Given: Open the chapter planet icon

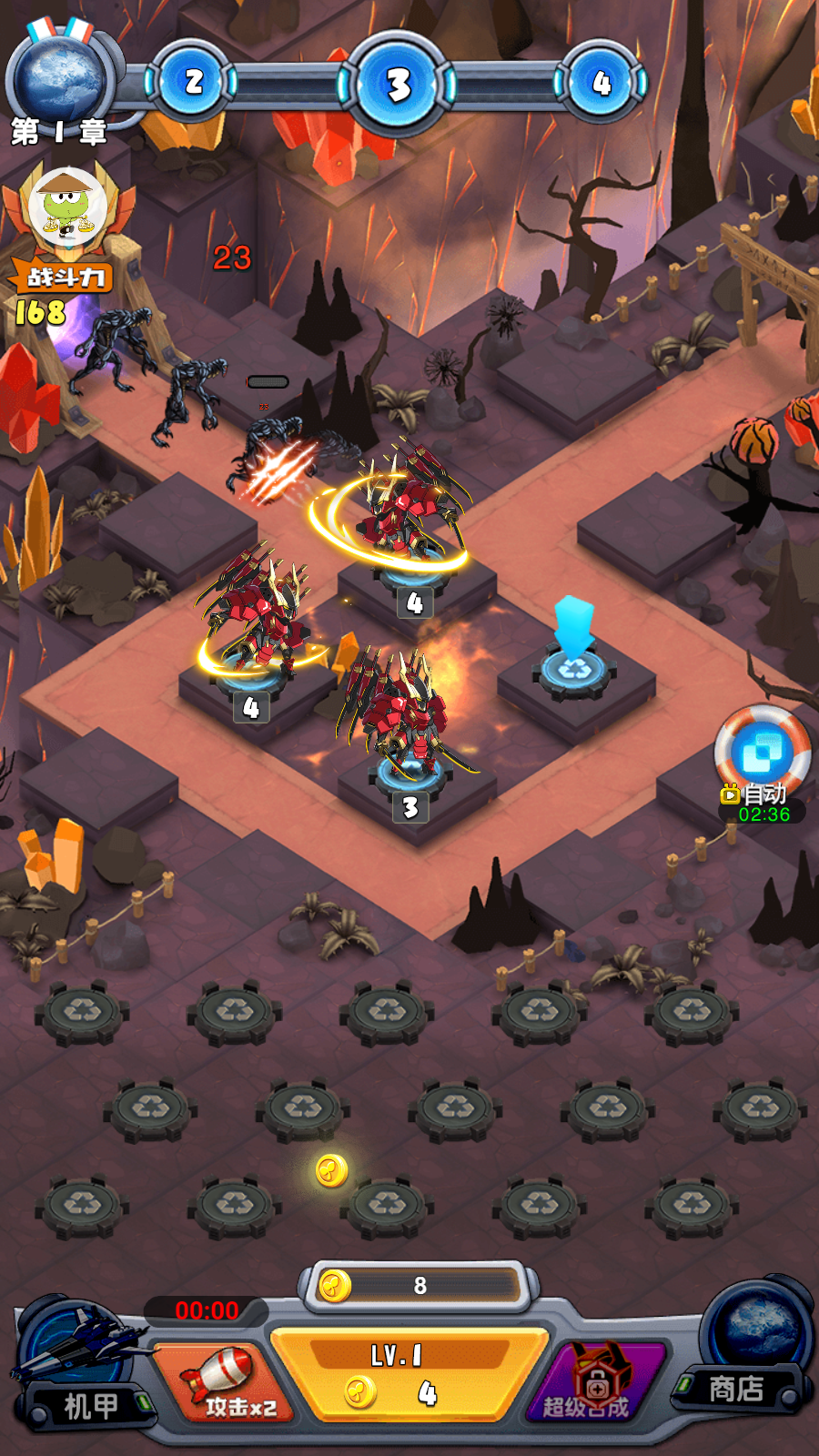Looking at the screenshot, I should (60, 77).
